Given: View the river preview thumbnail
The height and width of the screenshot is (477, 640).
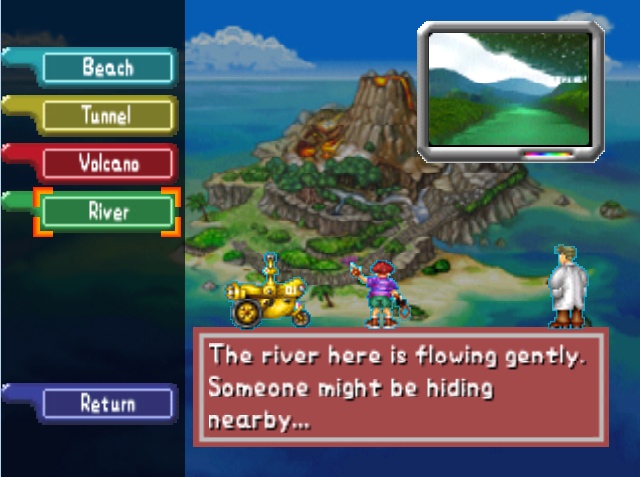Looking at the screenshot, I should [x=510, y=90].
